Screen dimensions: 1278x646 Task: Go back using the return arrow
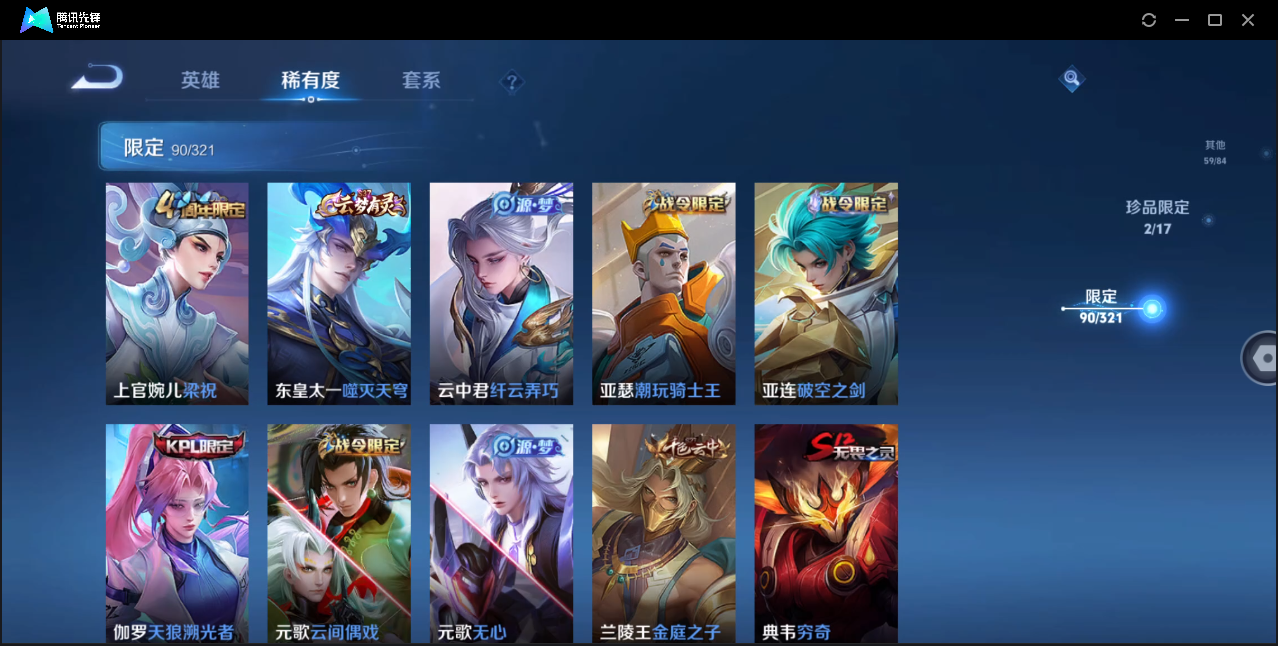pos(97,77)
